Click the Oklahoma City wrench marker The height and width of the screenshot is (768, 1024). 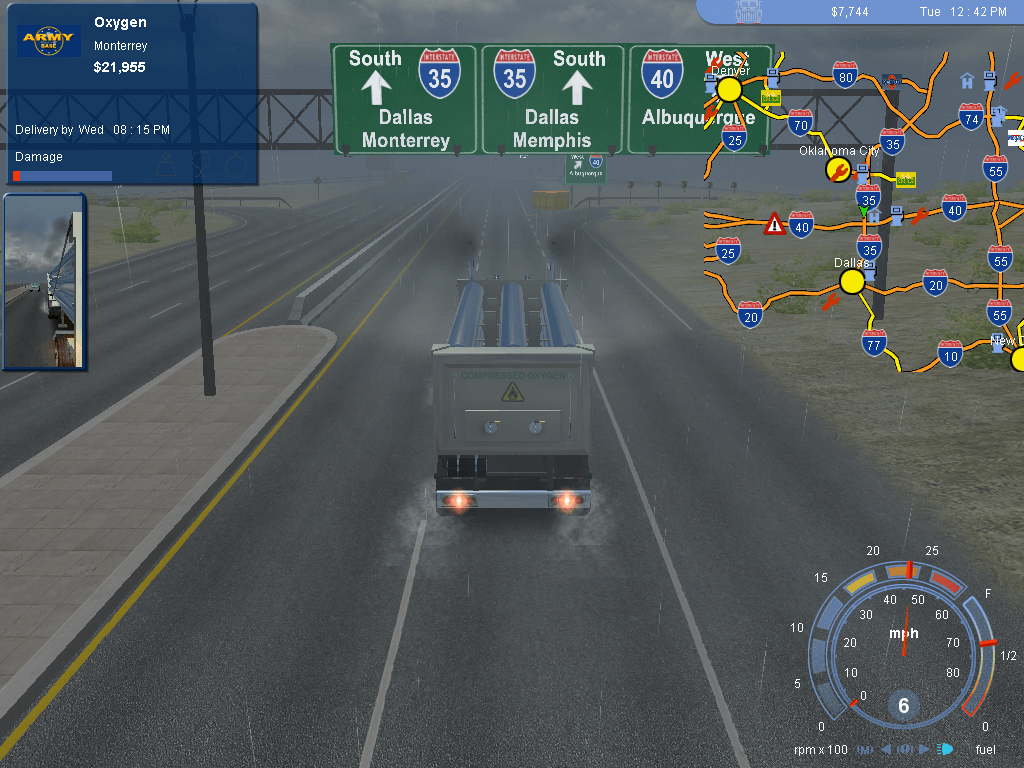coord(837,171)
